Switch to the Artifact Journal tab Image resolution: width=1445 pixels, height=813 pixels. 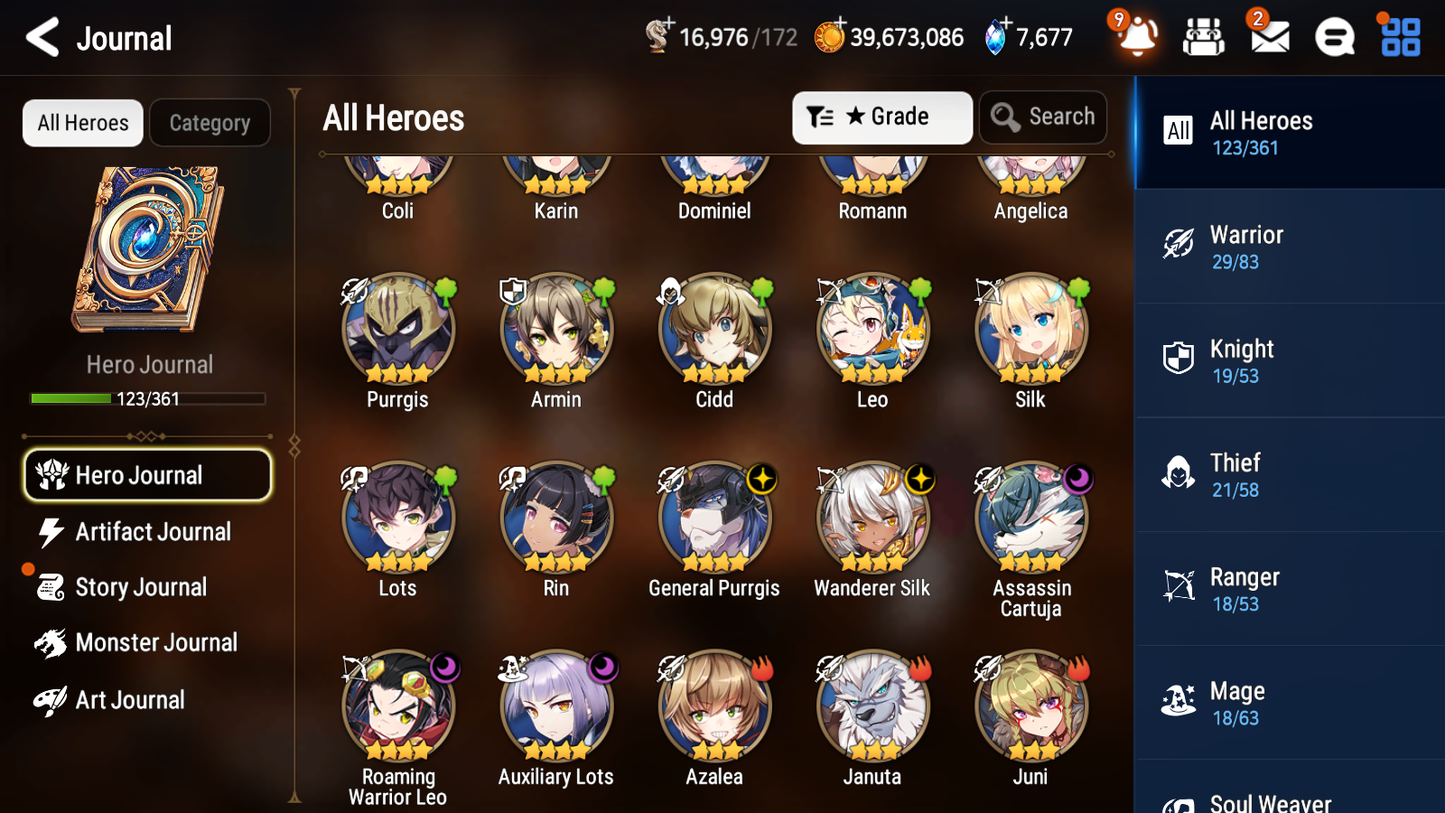(x=152, y=532)
